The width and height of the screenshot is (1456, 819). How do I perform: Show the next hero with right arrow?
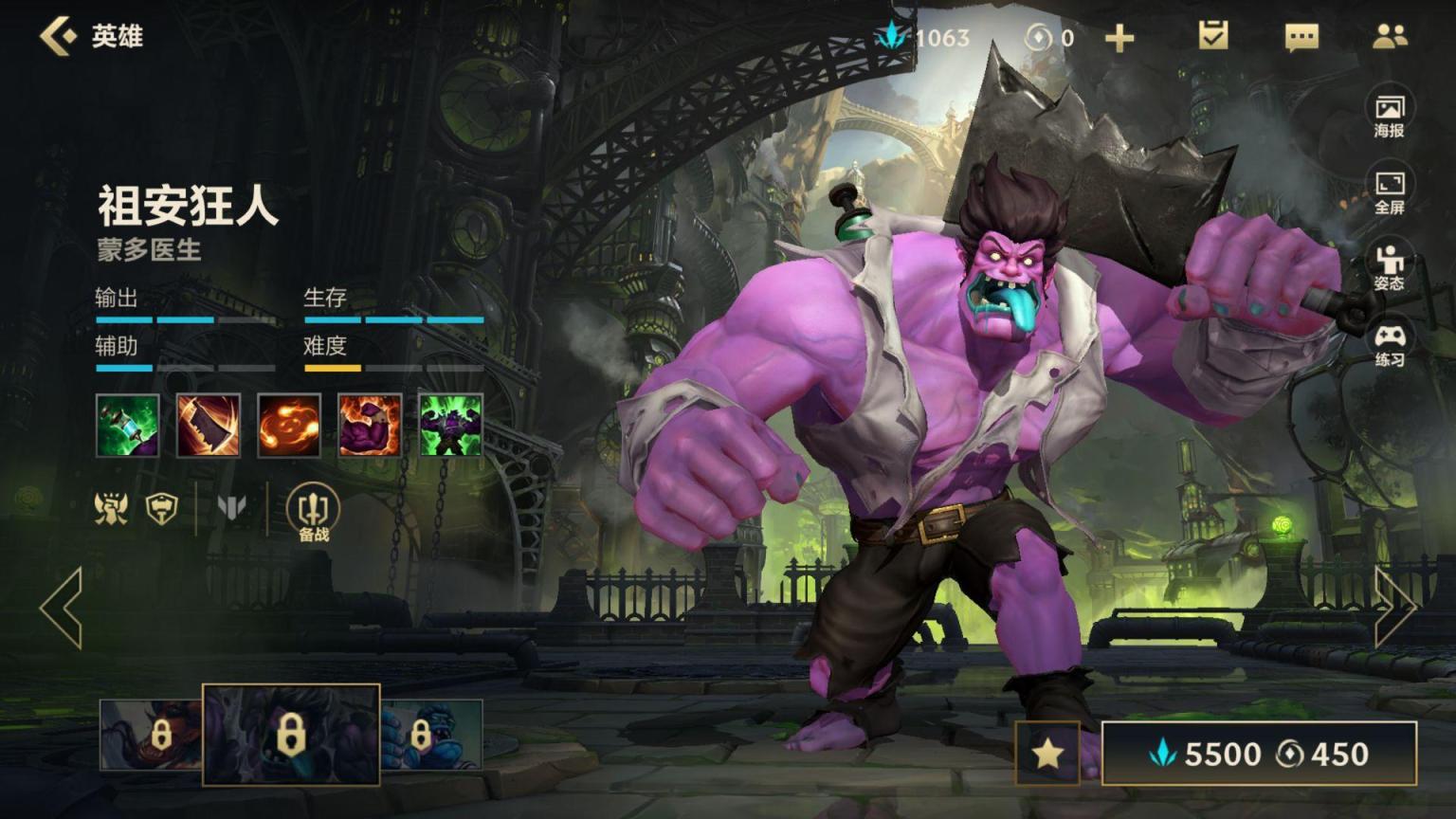coord(1394,608)
